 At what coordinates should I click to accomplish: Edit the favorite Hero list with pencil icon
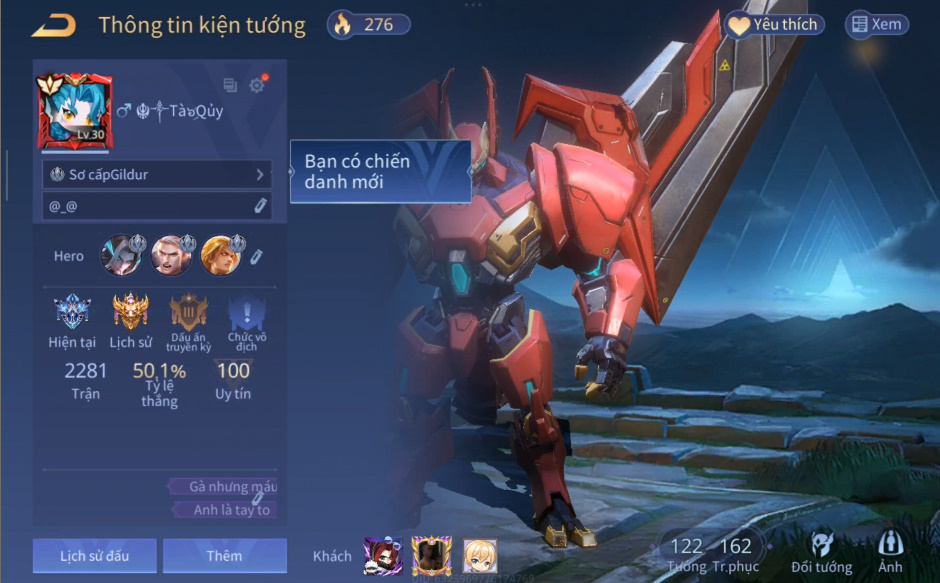point(257,257)
